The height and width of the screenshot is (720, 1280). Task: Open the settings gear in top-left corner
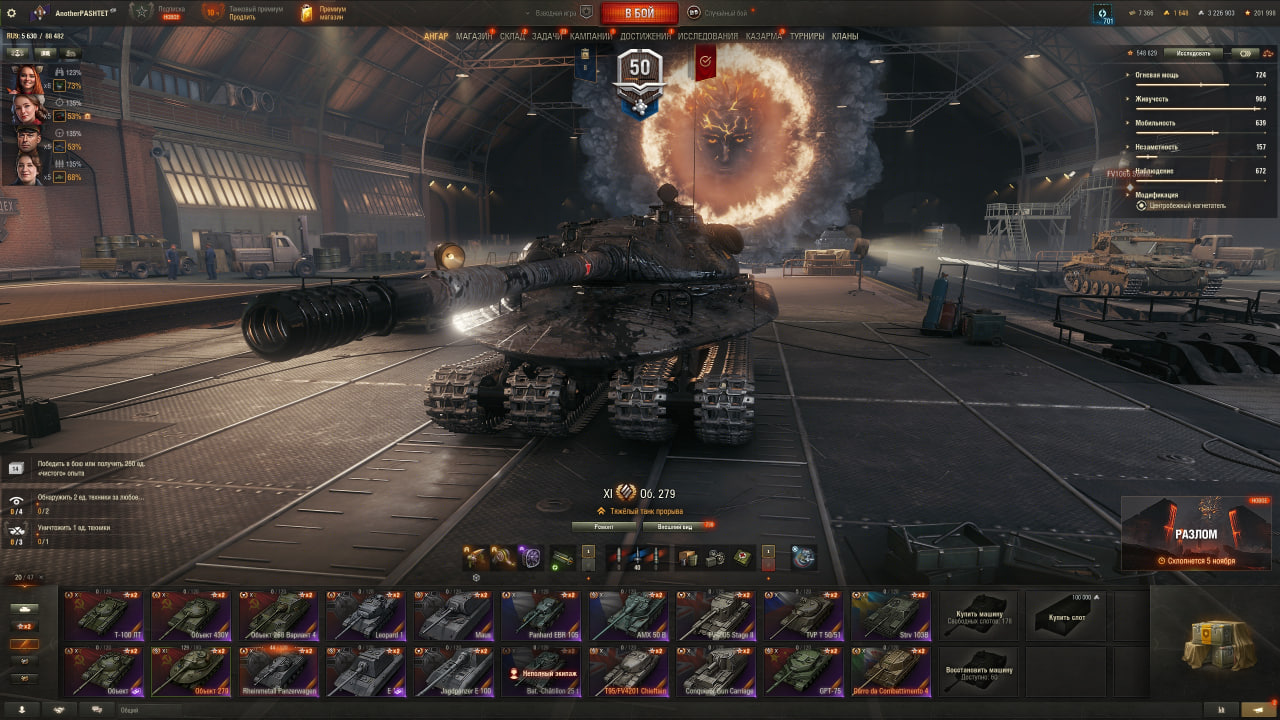point(13,13)
